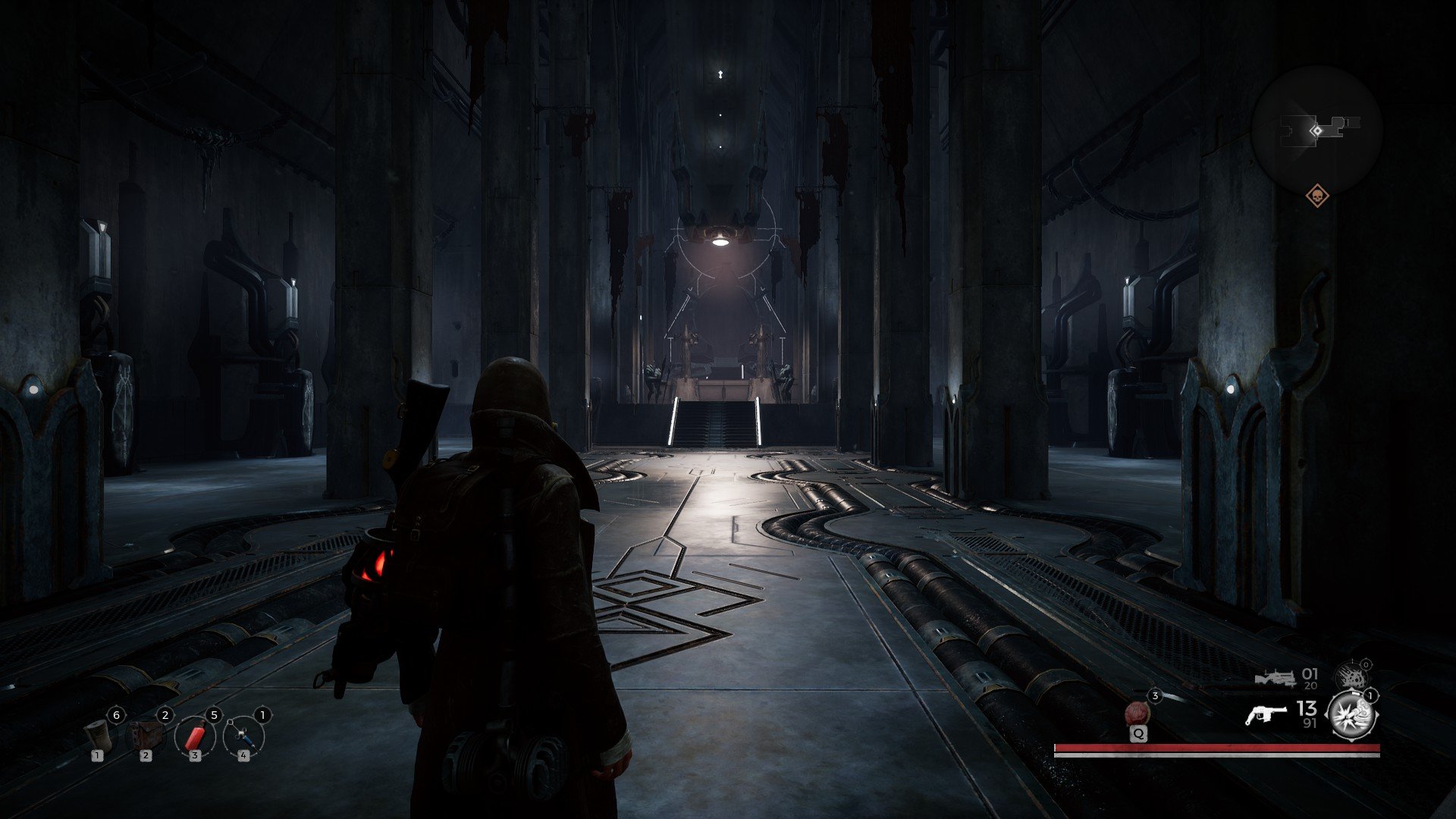Click the quantity badge showing 2 on slot 2
This screenshot has height=819, width=1456.
coord(165,715)
